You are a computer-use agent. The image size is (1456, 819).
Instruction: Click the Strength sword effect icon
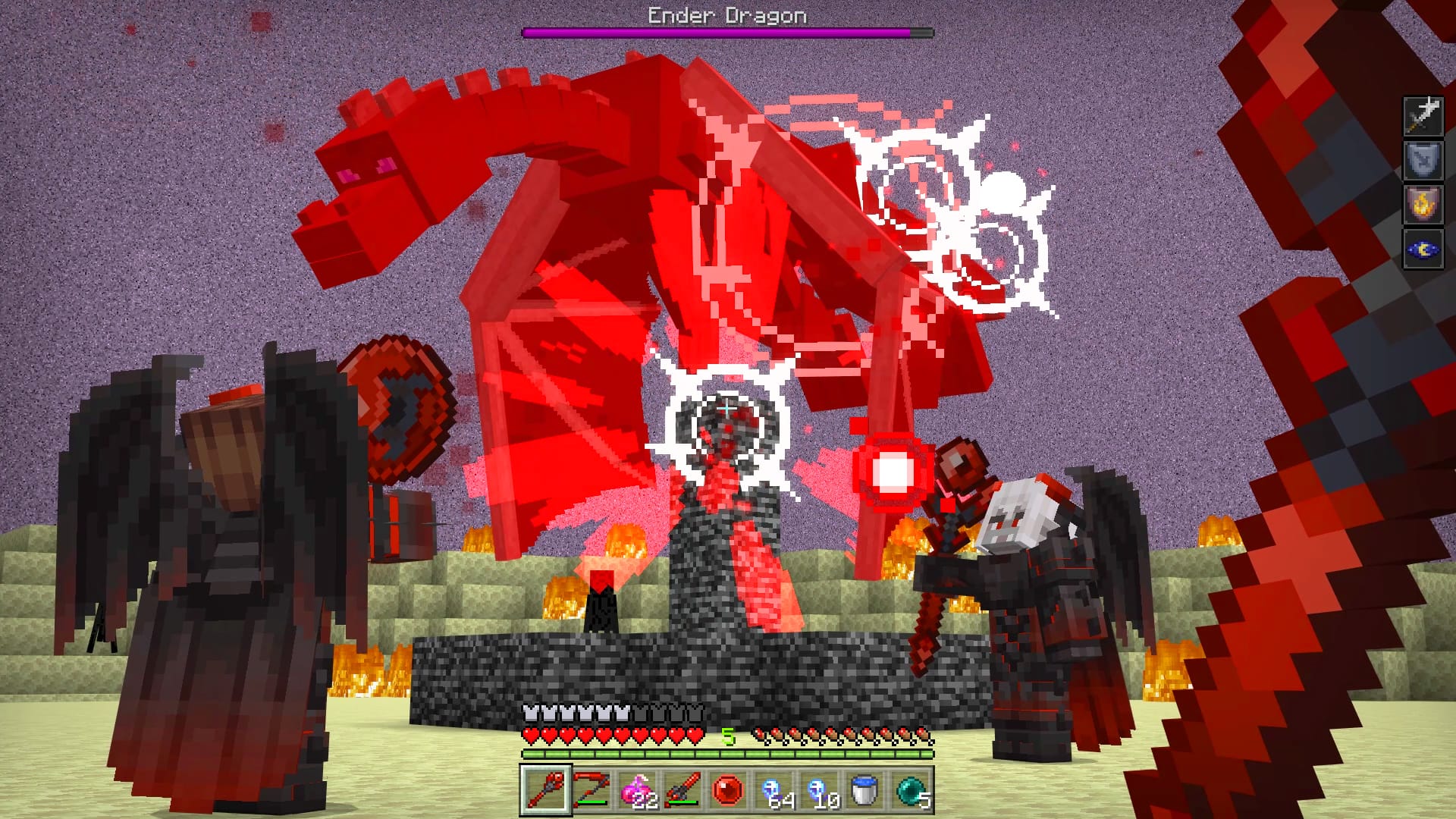pos(1423,116)
